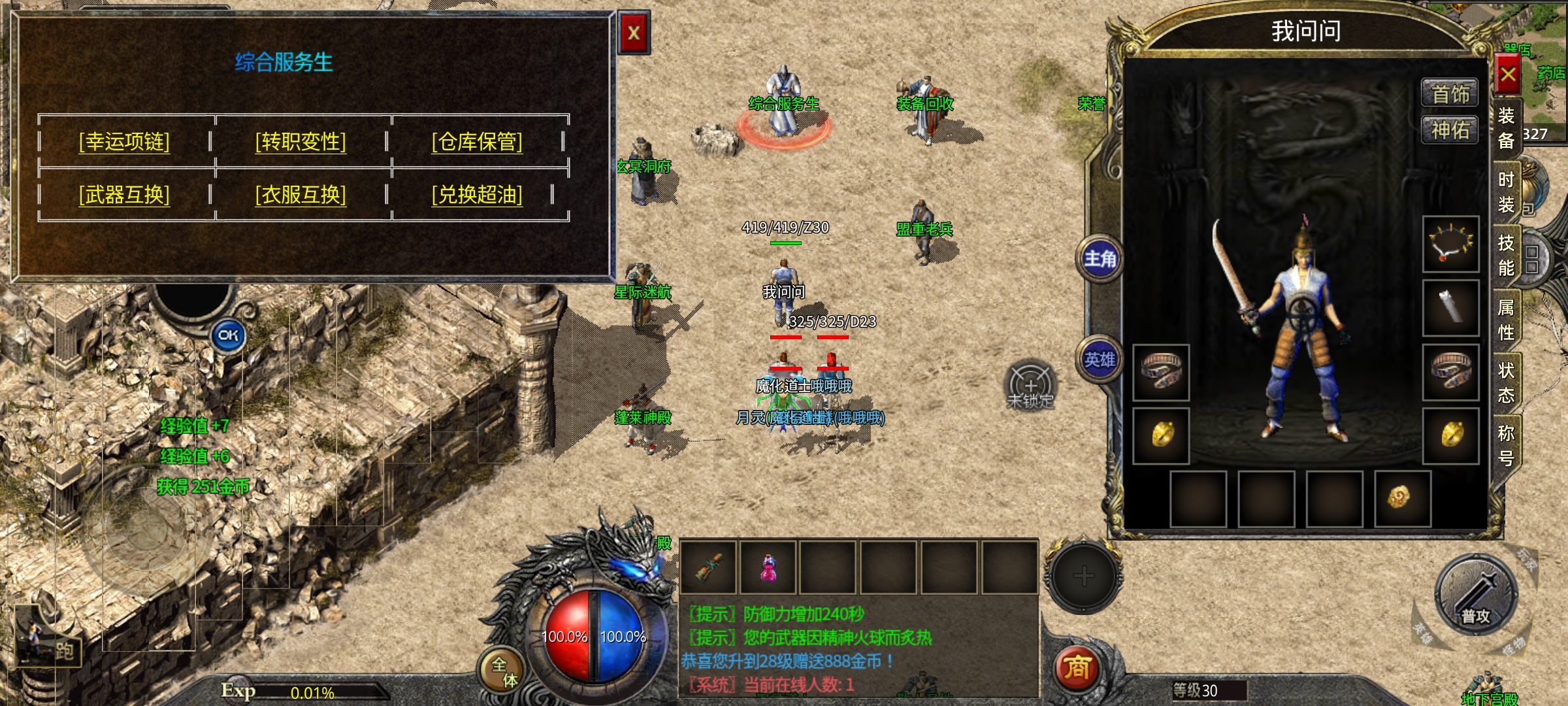Viewport: 1568px width, 706px height.
Task: Show the 属性 attributes tab
Action: (x=1506, y=319)
